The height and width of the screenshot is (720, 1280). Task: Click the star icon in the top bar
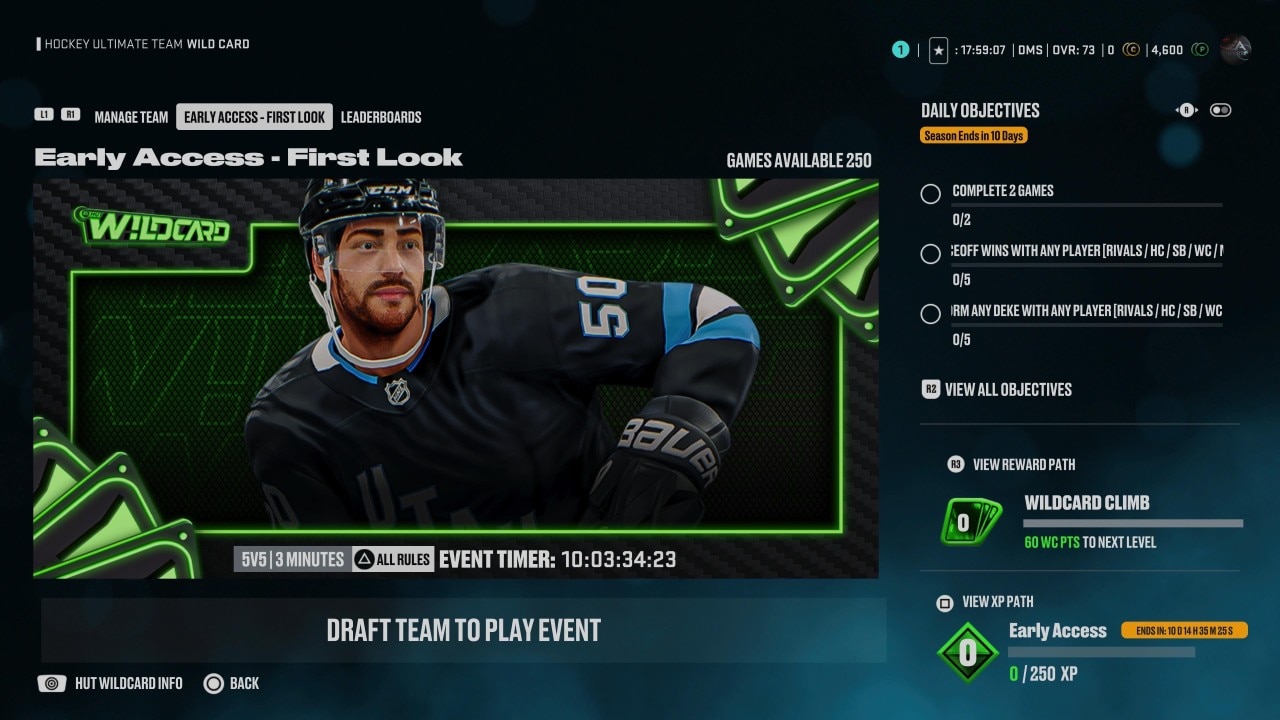coord(938,49)
